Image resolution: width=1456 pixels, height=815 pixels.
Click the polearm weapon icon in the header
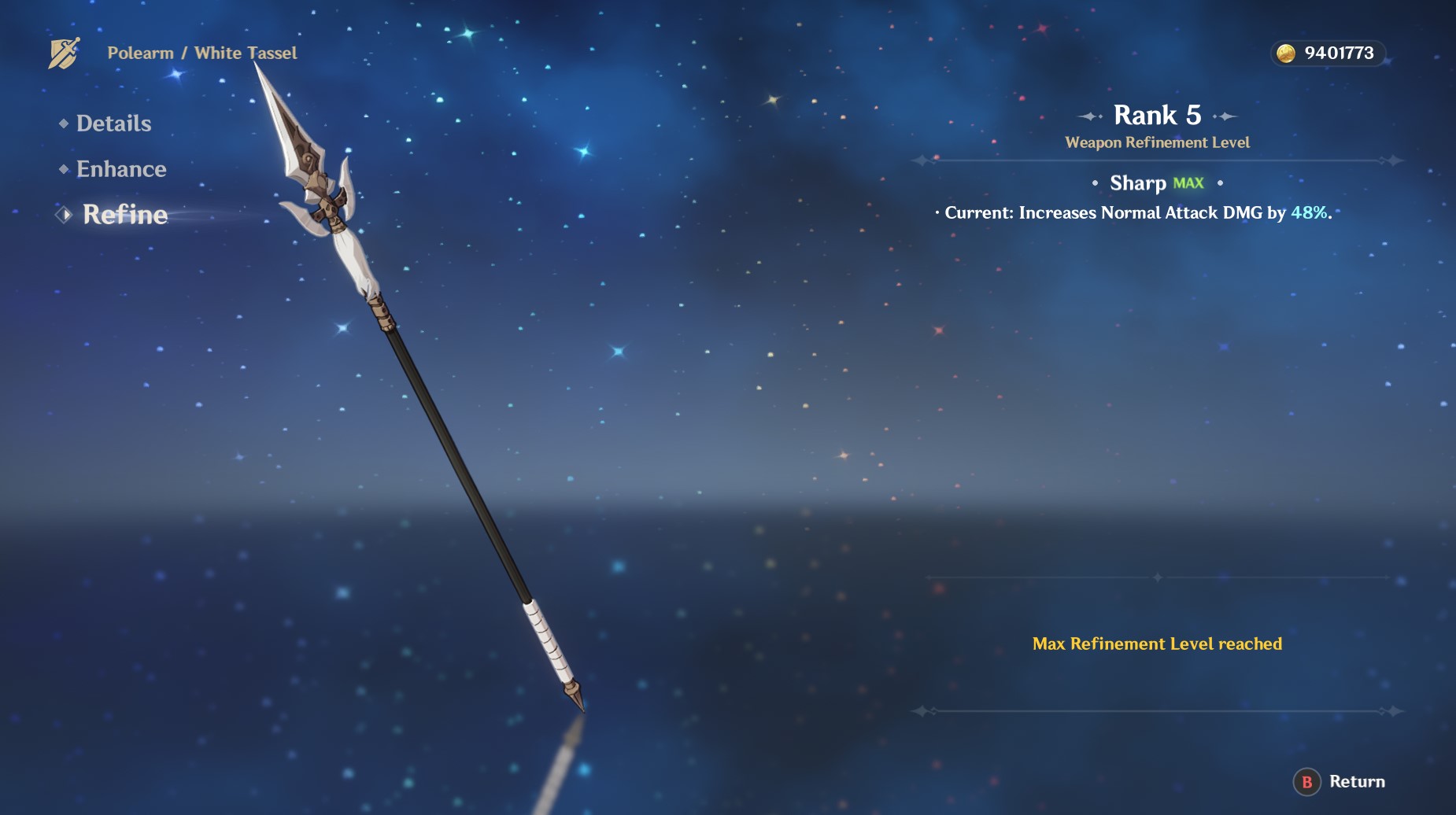click(64, 53)
